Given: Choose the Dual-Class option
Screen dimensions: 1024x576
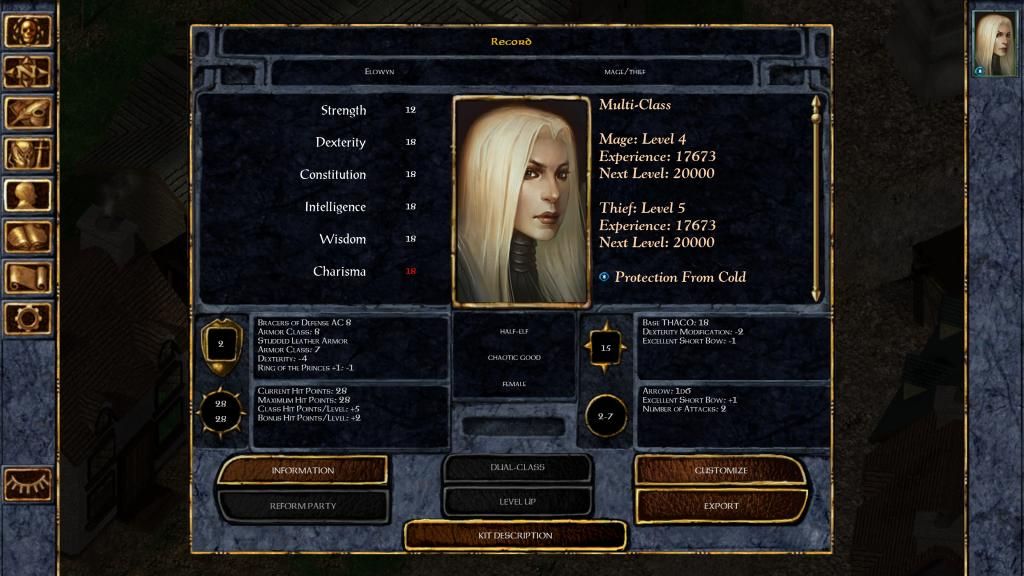Looking at the screenshot, I should pyautogui.click(x=516, y=467).
